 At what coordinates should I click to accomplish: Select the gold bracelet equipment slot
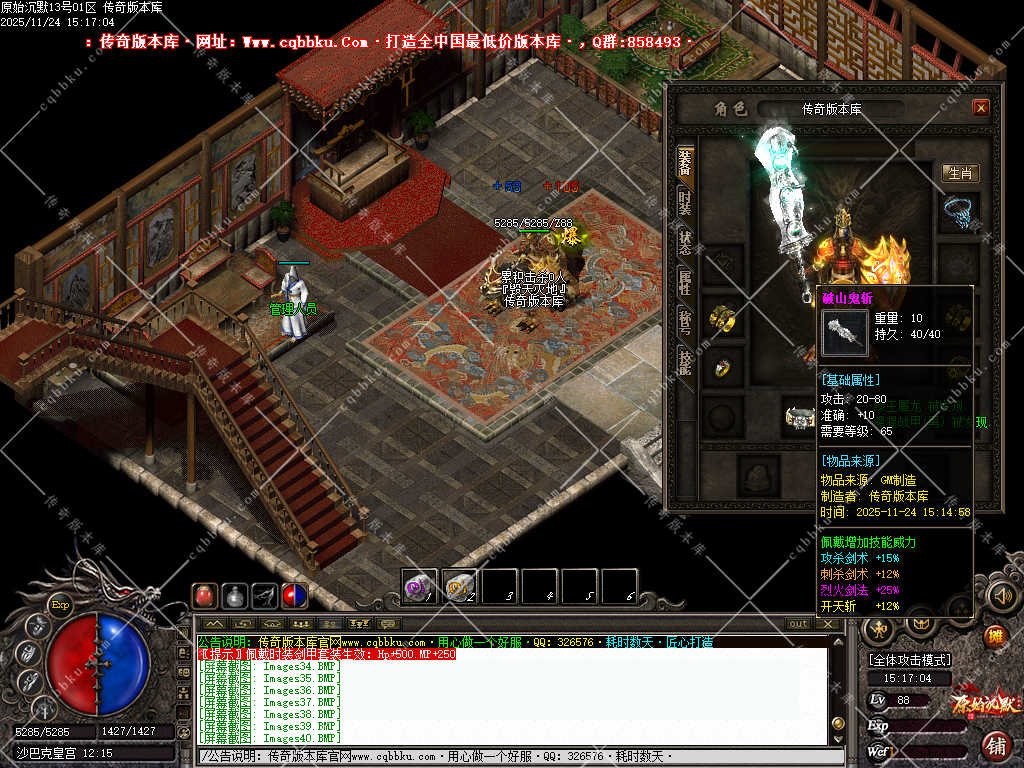coord(722,318)
